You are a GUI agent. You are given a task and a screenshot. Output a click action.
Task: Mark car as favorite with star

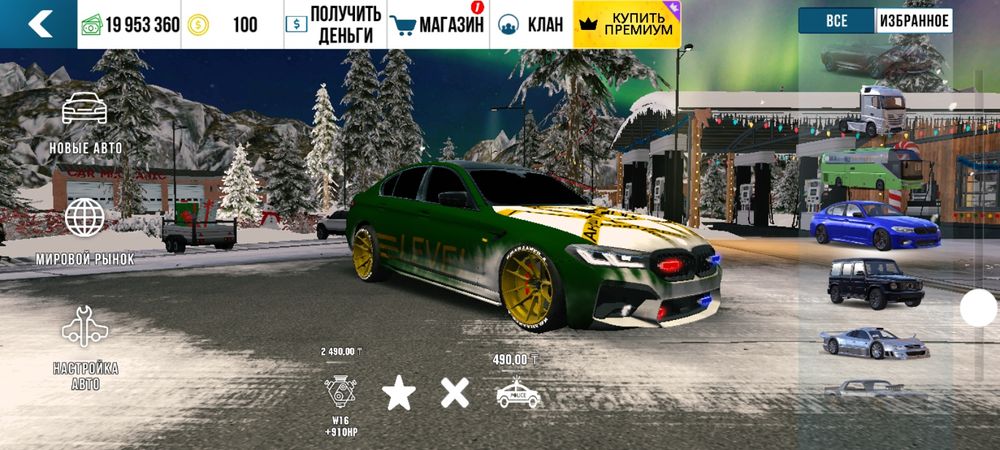(x=399, y=393)
